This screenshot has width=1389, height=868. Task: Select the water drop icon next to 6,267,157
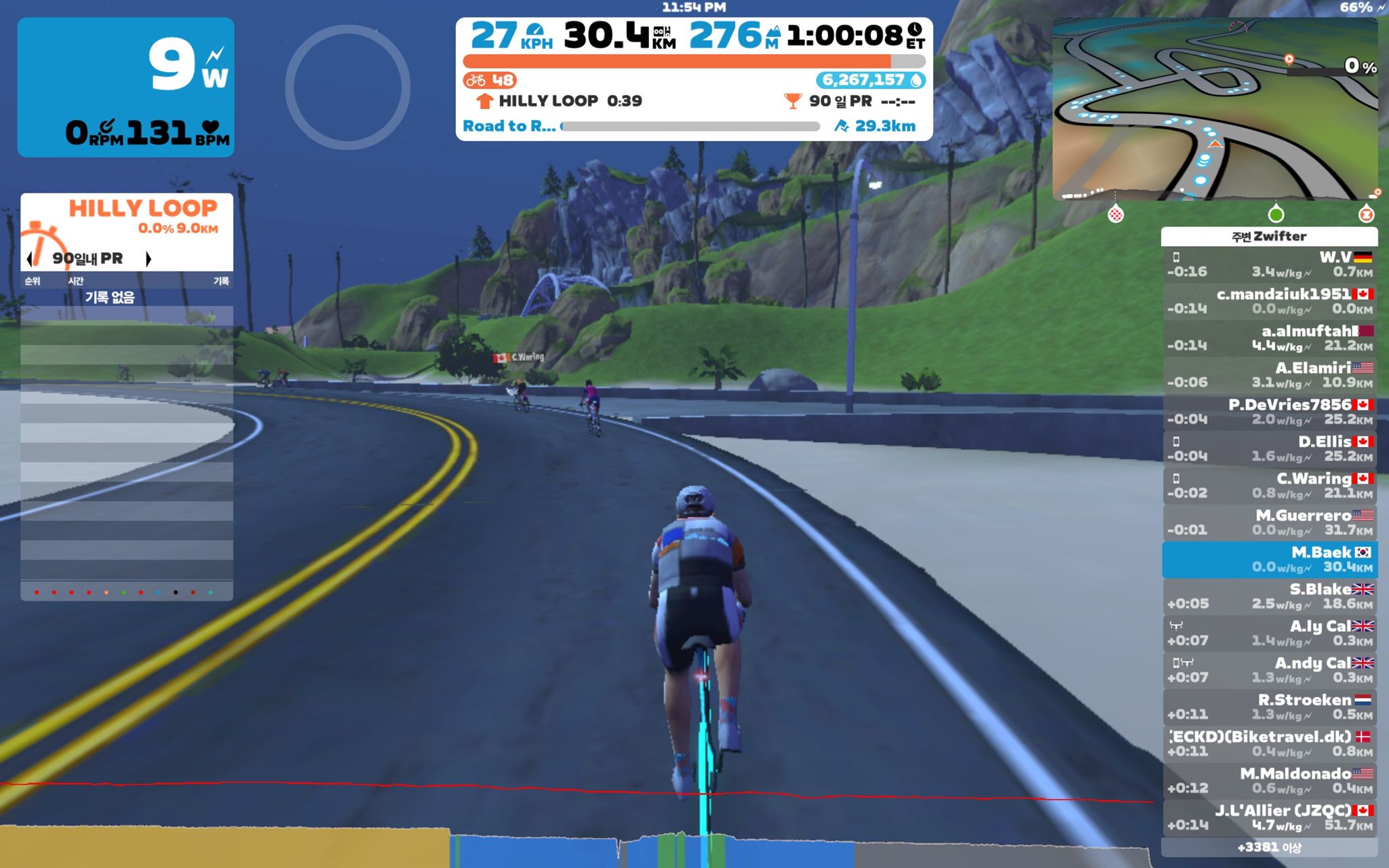[916, 81]
